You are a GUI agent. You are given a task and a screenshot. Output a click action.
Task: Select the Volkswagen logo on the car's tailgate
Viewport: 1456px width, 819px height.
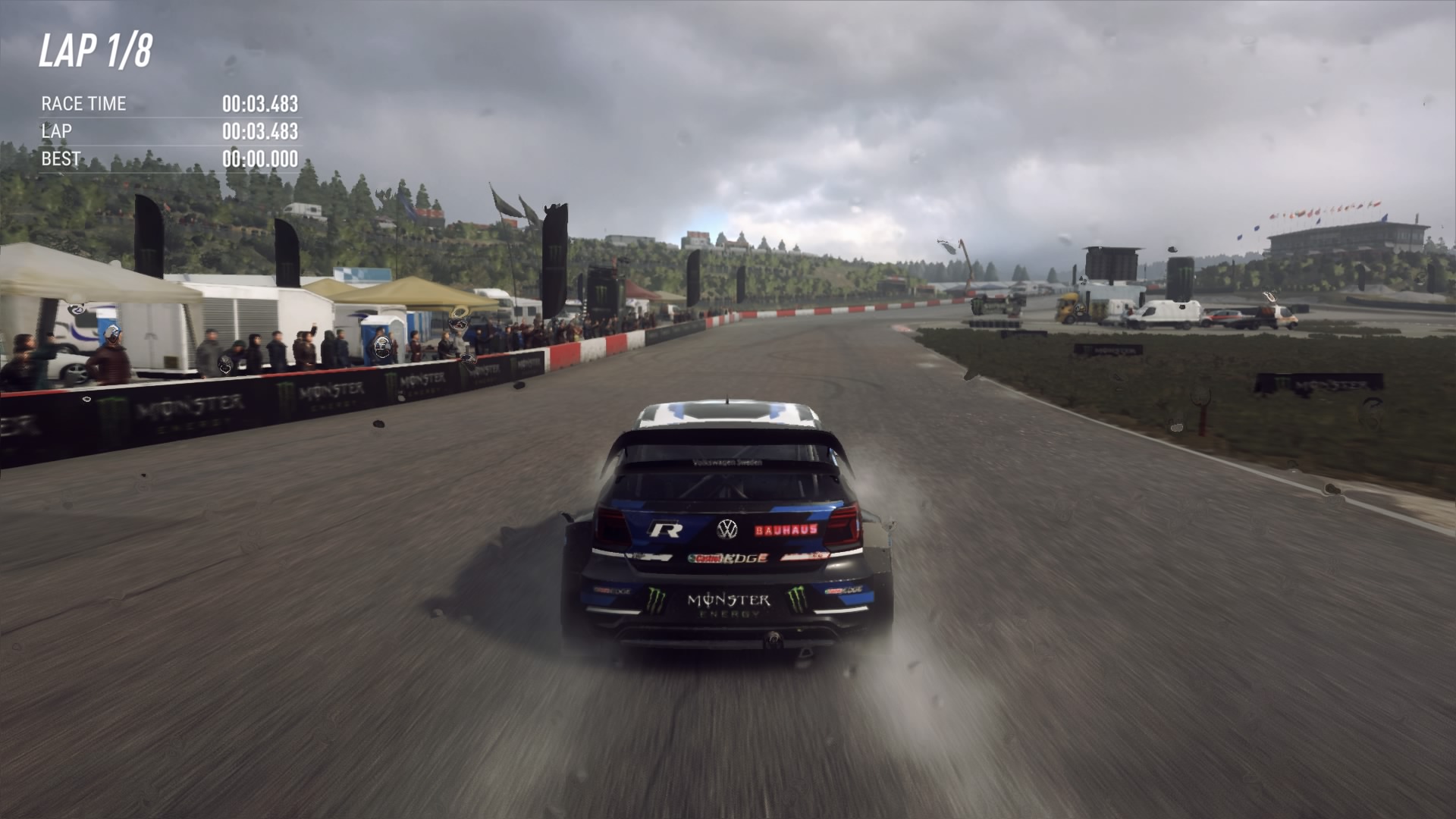tap(727, 529)
